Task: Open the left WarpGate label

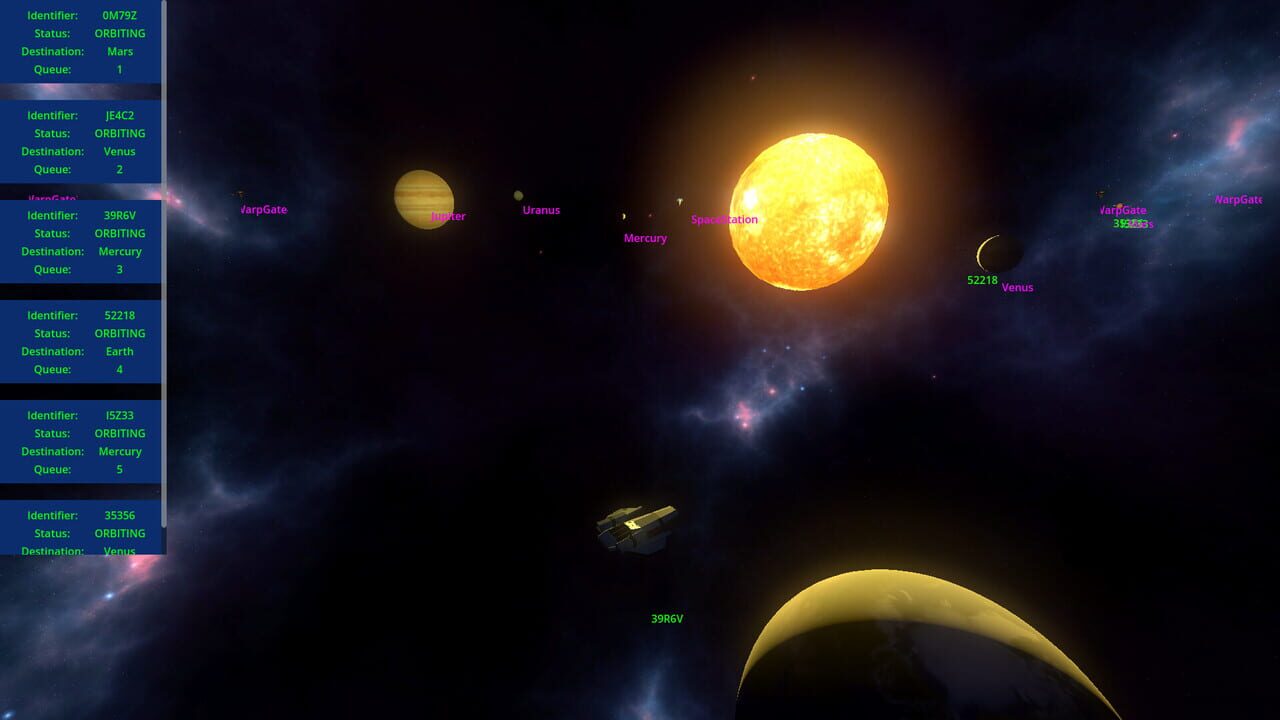Action: [262, 210]
